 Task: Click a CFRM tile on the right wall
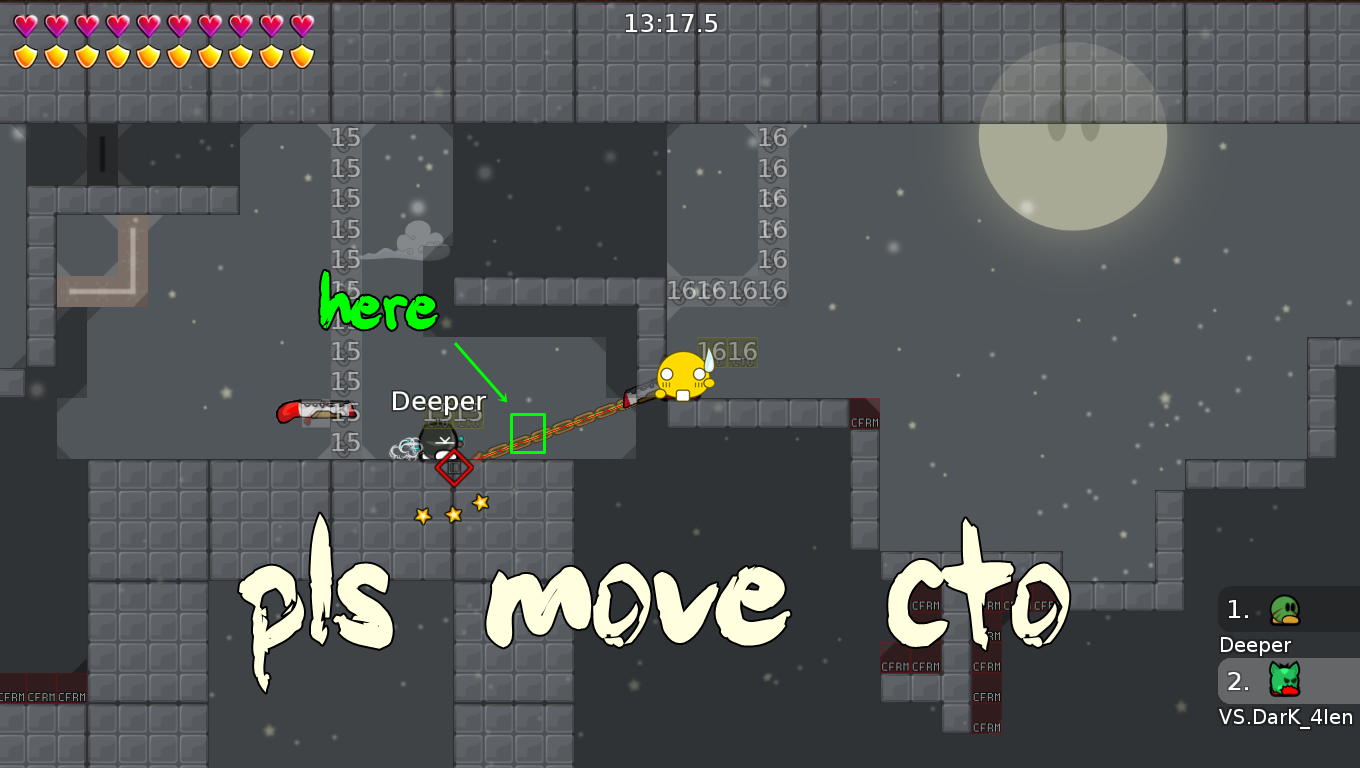863,421
